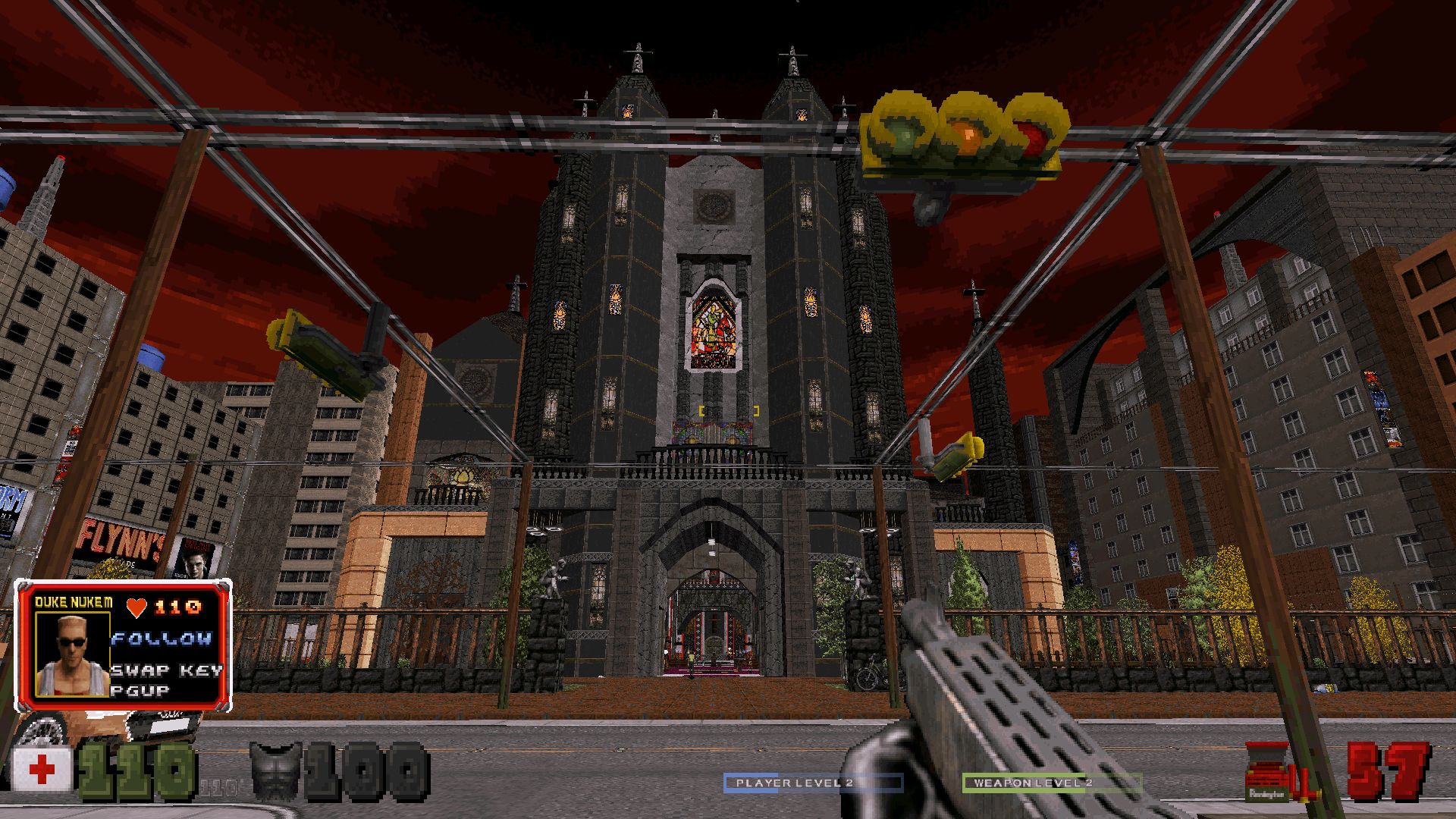Click the red ammo box icon

coord(1267,773)
